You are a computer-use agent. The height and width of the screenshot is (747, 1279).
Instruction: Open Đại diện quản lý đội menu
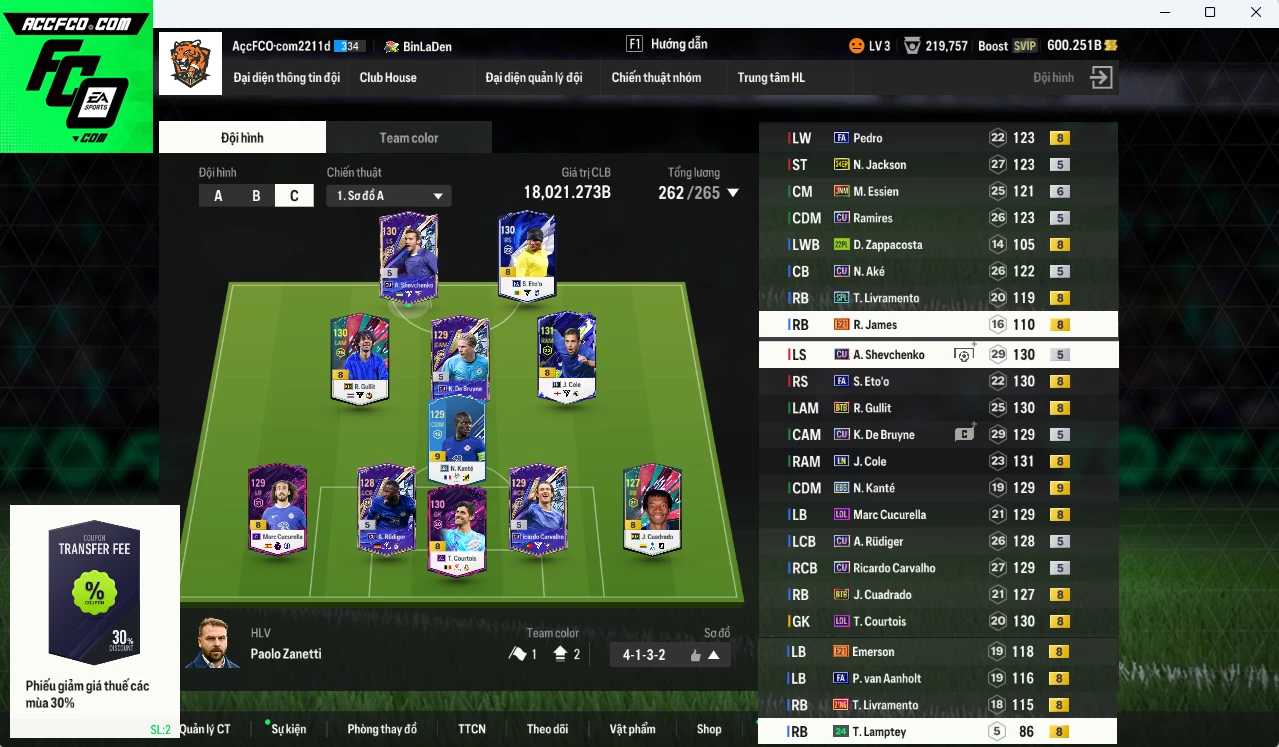pos(533,78)
